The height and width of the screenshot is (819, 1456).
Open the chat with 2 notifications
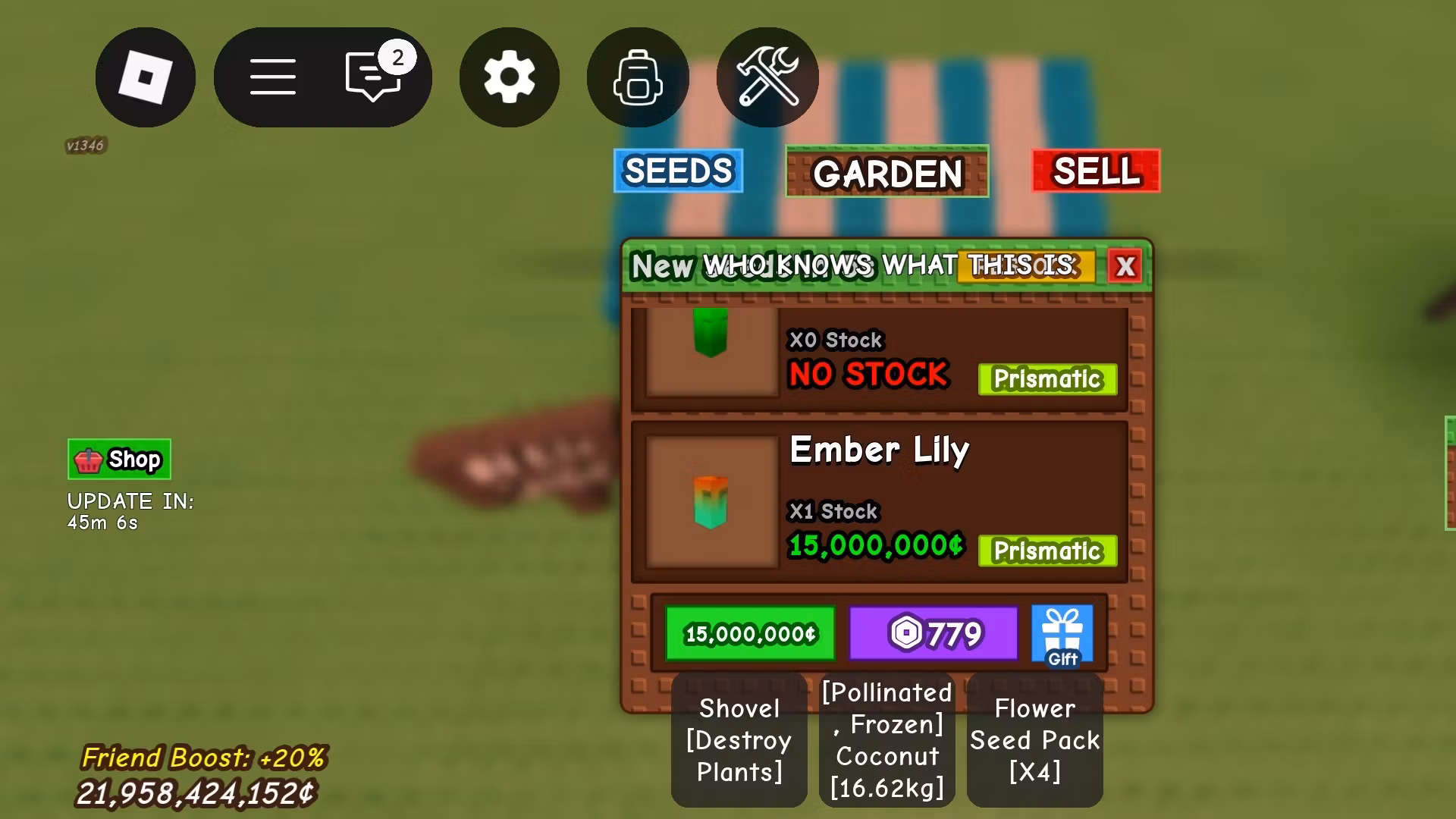(373, 76)
